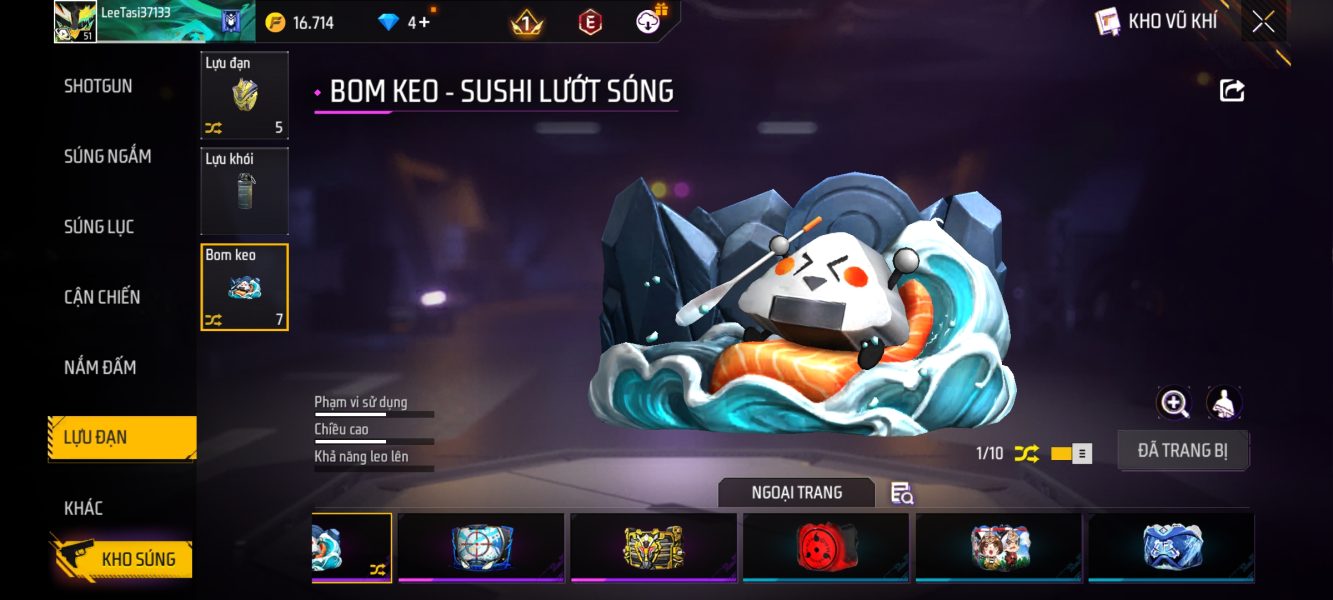Image resolution: width=1333 pixels, height=600 pixels.
Task: Open the skin search list icon
Action: point(901,493)
